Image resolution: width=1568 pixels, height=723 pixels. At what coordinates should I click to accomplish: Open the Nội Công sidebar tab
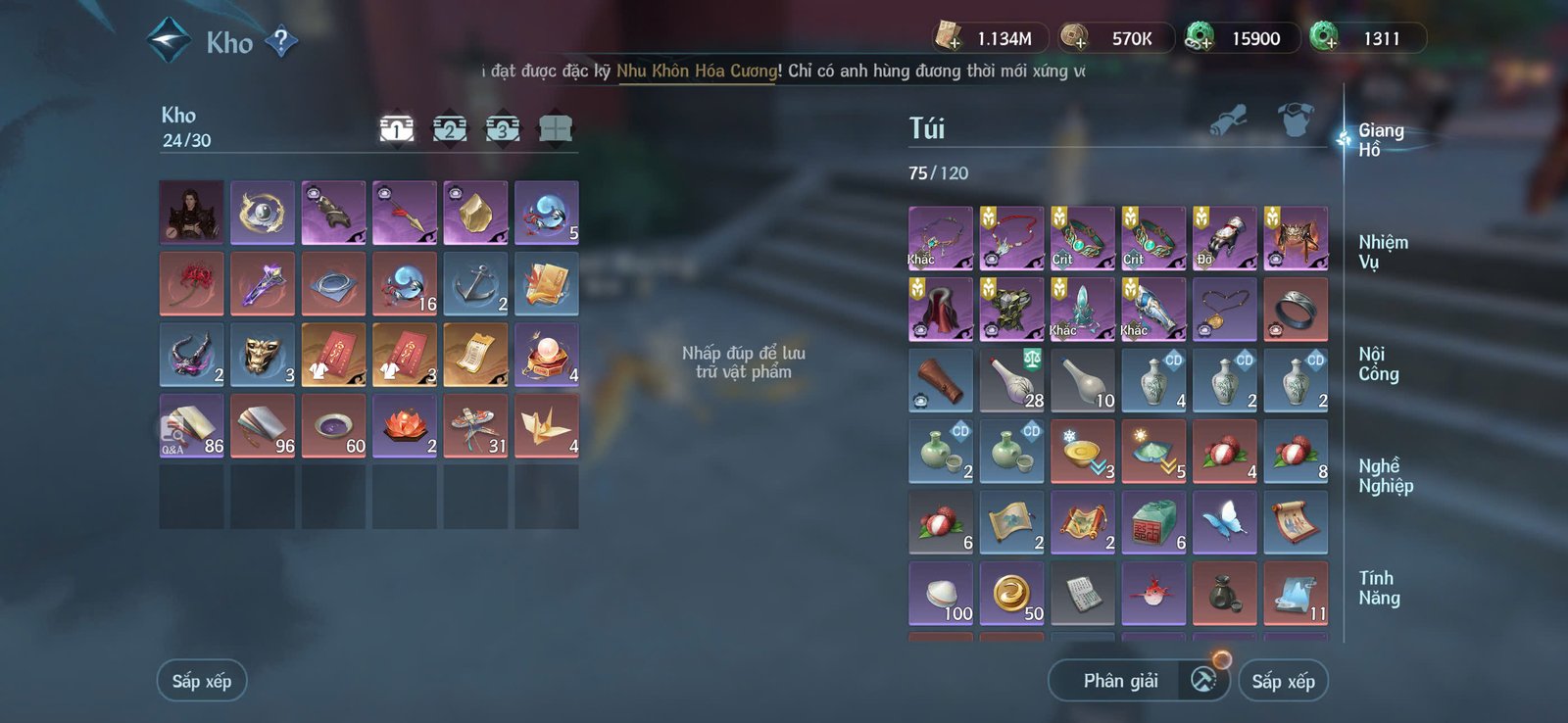(x=1383, y=363)
